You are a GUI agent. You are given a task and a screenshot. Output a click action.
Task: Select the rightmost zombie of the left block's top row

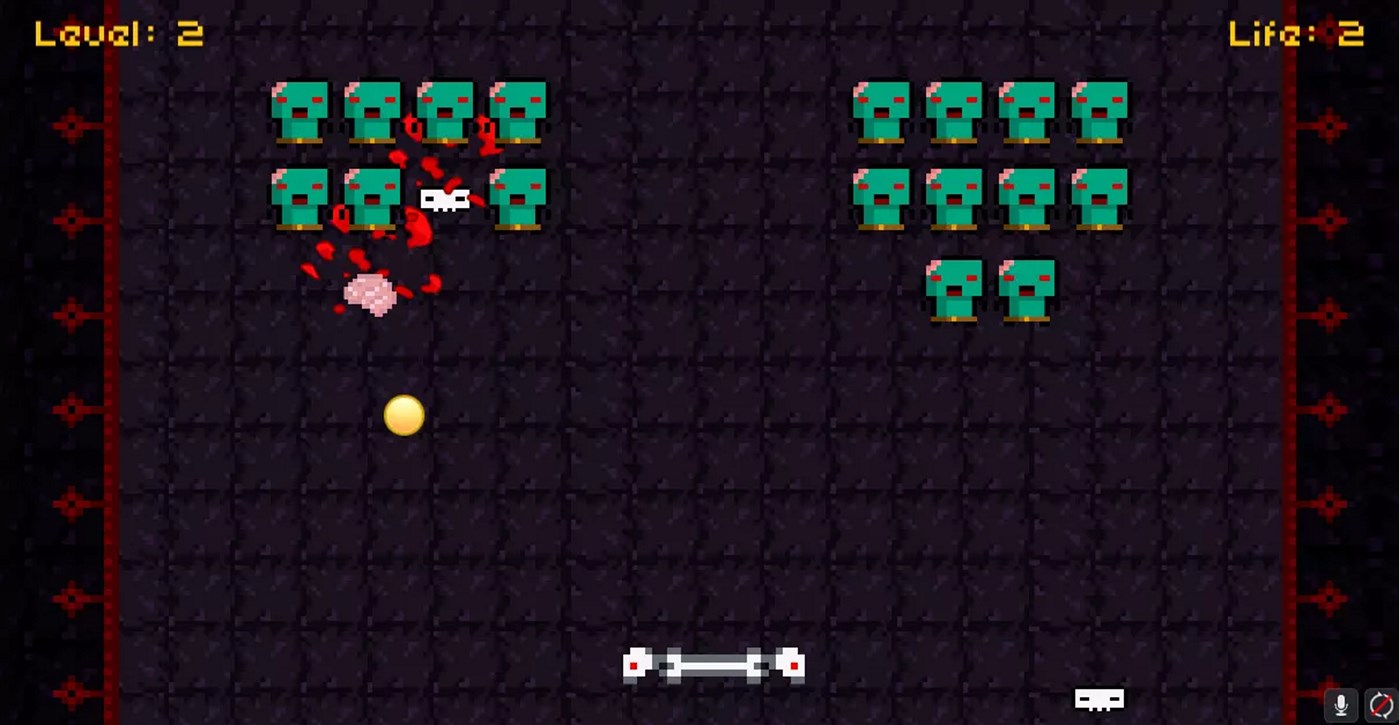click(x=520, y=110)
